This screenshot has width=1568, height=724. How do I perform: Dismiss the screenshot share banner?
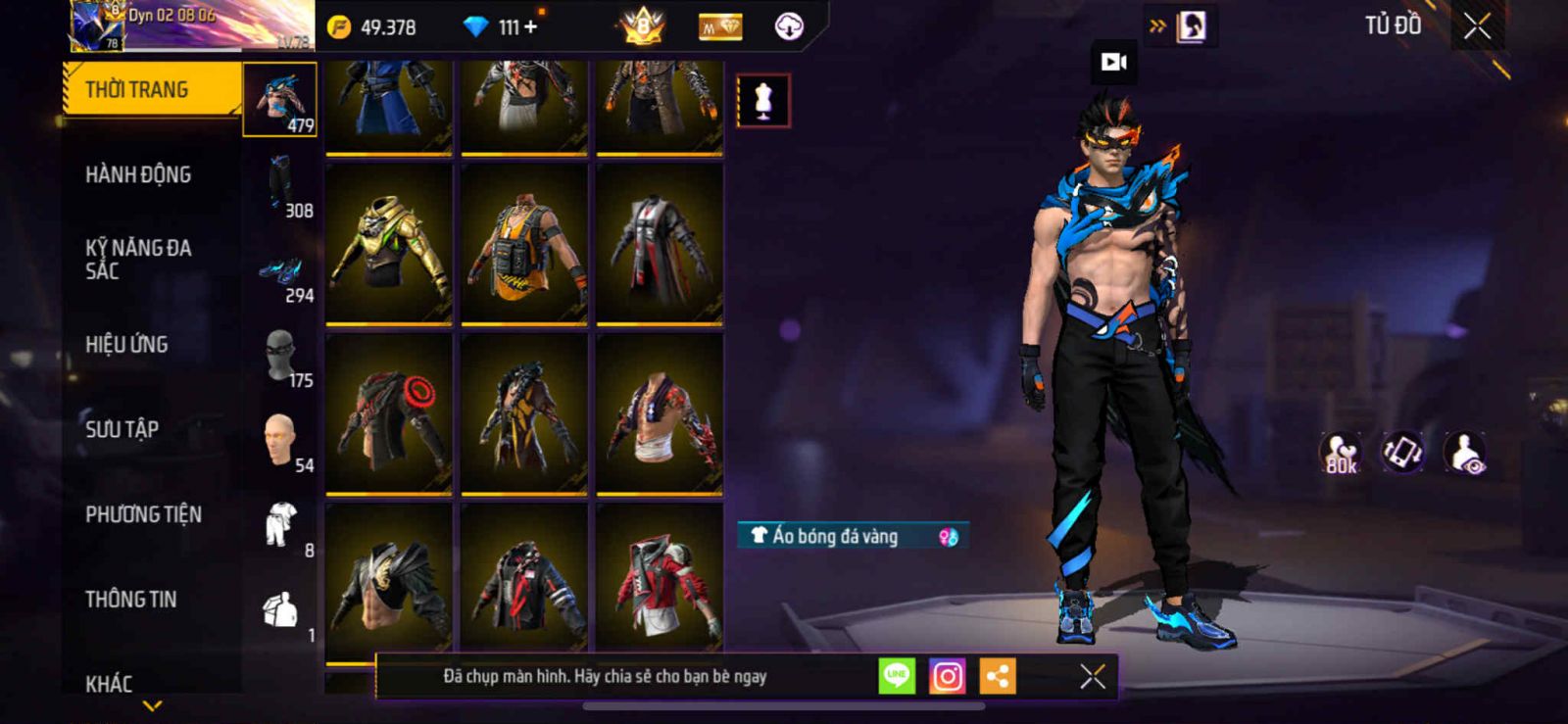[1092, 676]
